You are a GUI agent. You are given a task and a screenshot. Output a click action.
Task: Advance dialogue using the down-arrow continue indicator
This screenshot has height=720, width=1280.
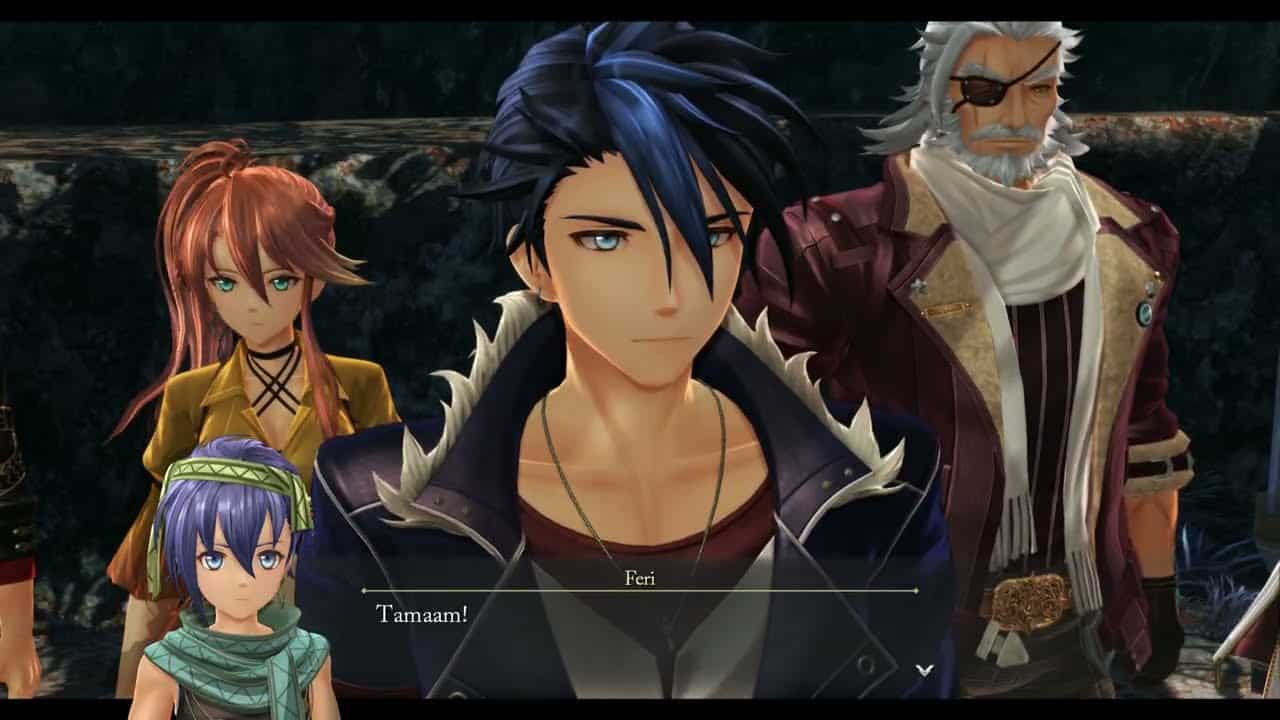click(924, 669)
